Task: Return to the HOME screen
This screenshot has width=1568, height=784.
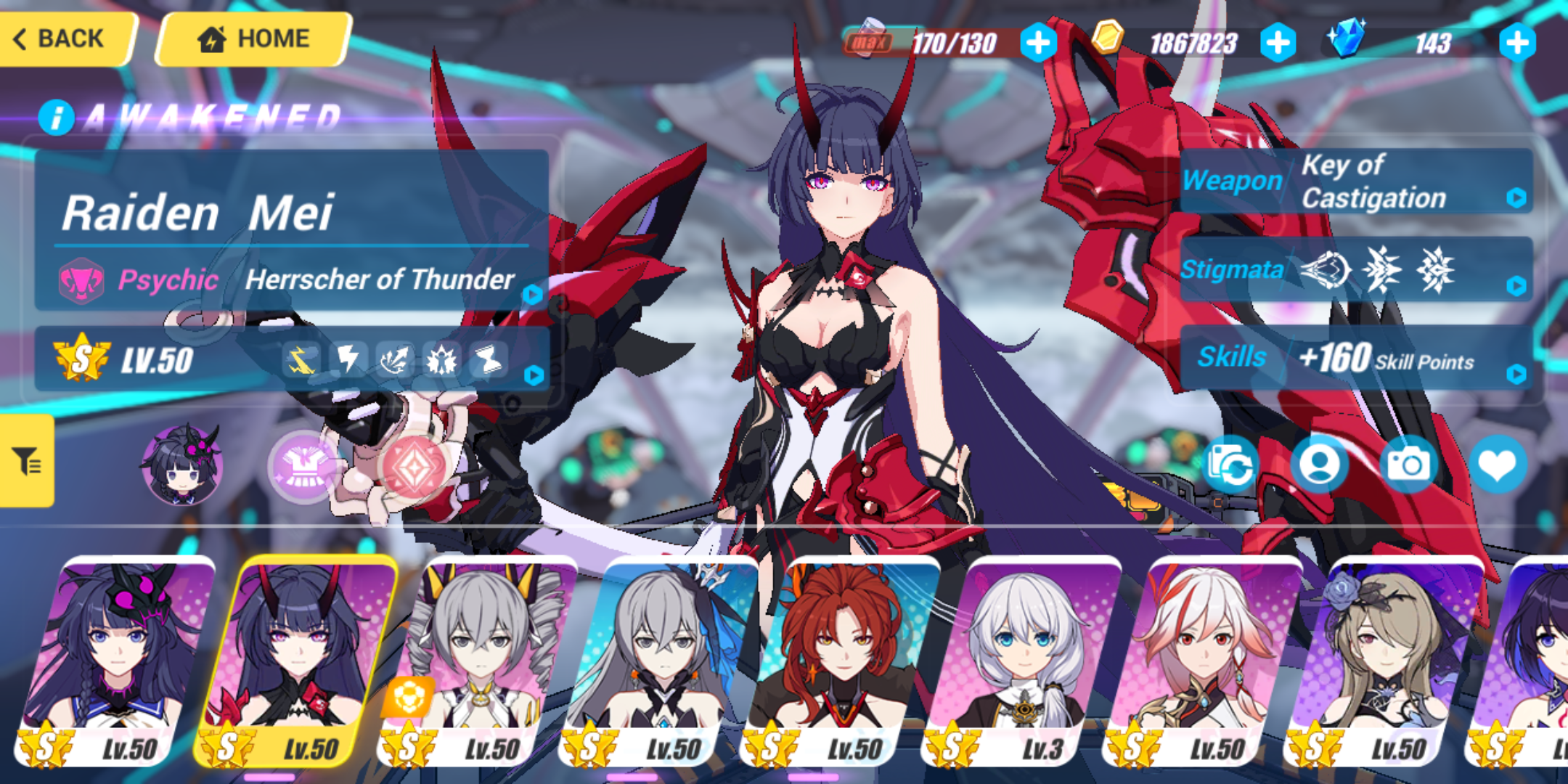Action: (x=253, y=38)
